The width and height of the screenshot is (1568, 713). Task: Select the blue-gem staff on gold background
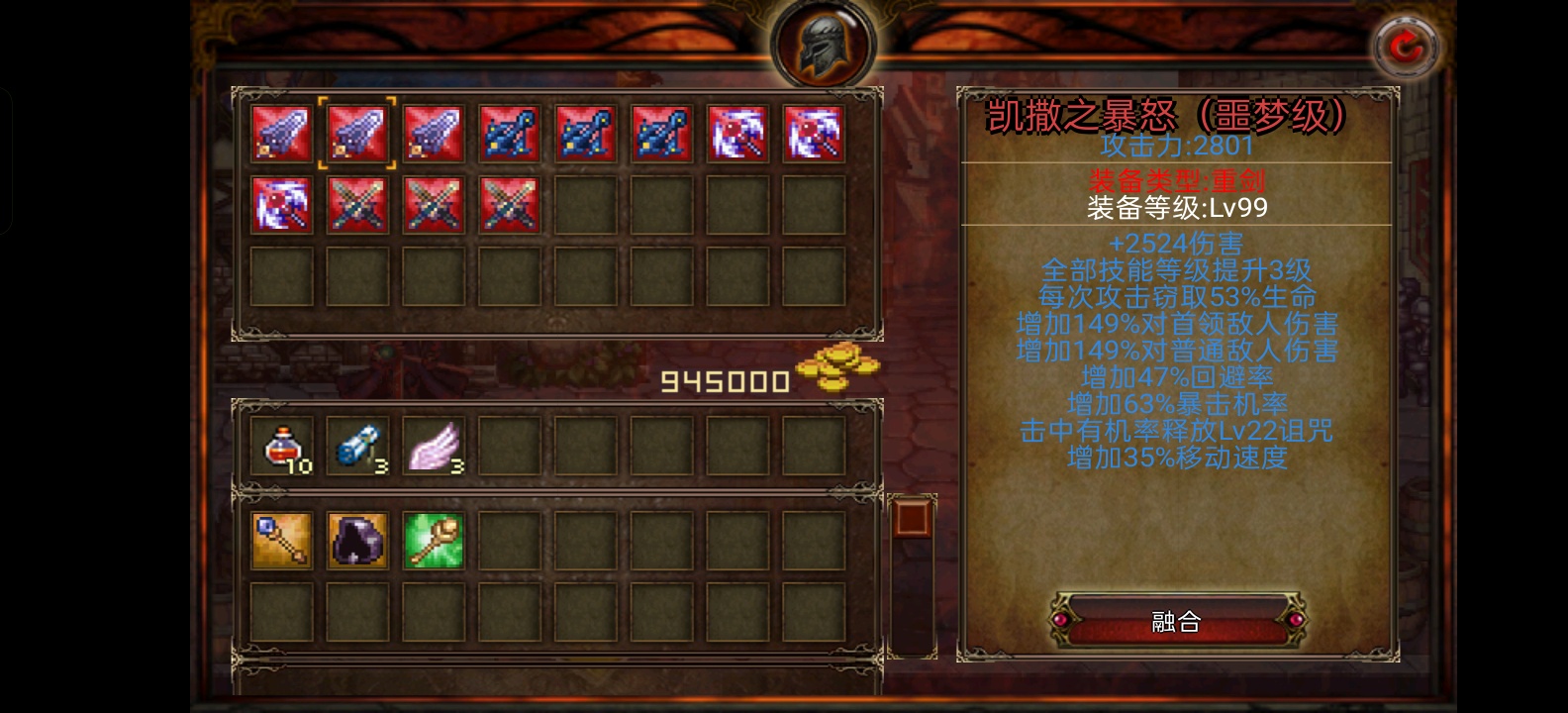coord(281,541)
